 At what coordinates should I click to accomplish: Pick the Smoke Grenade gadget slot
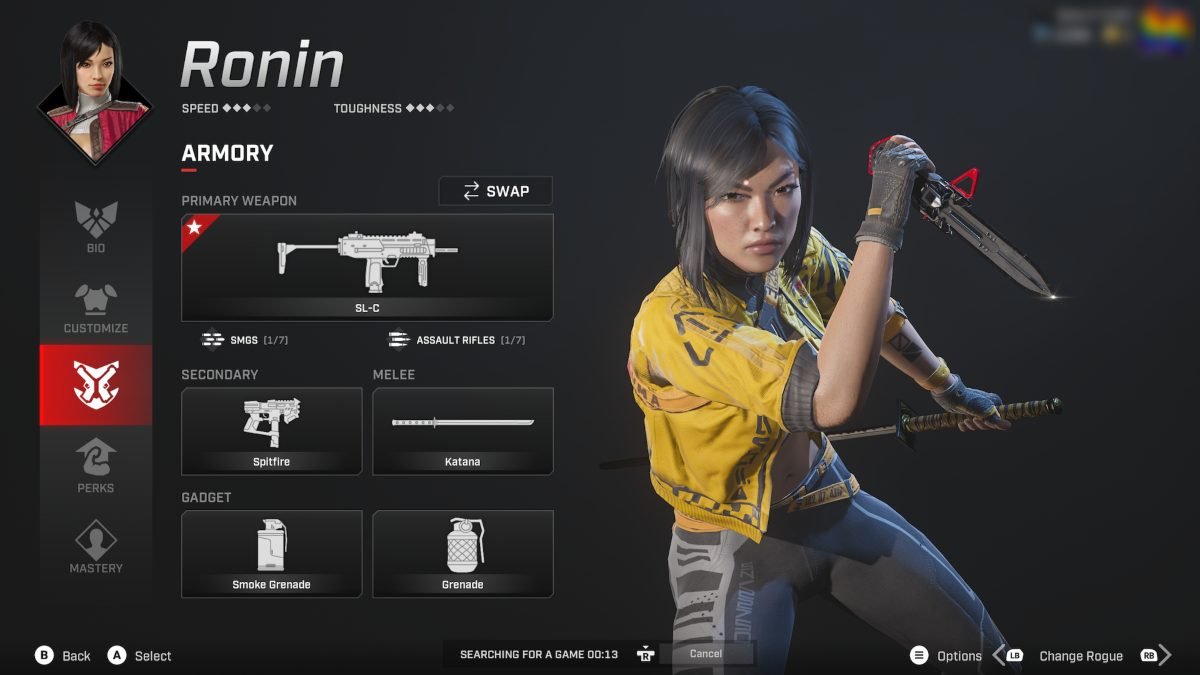point(271,554)
